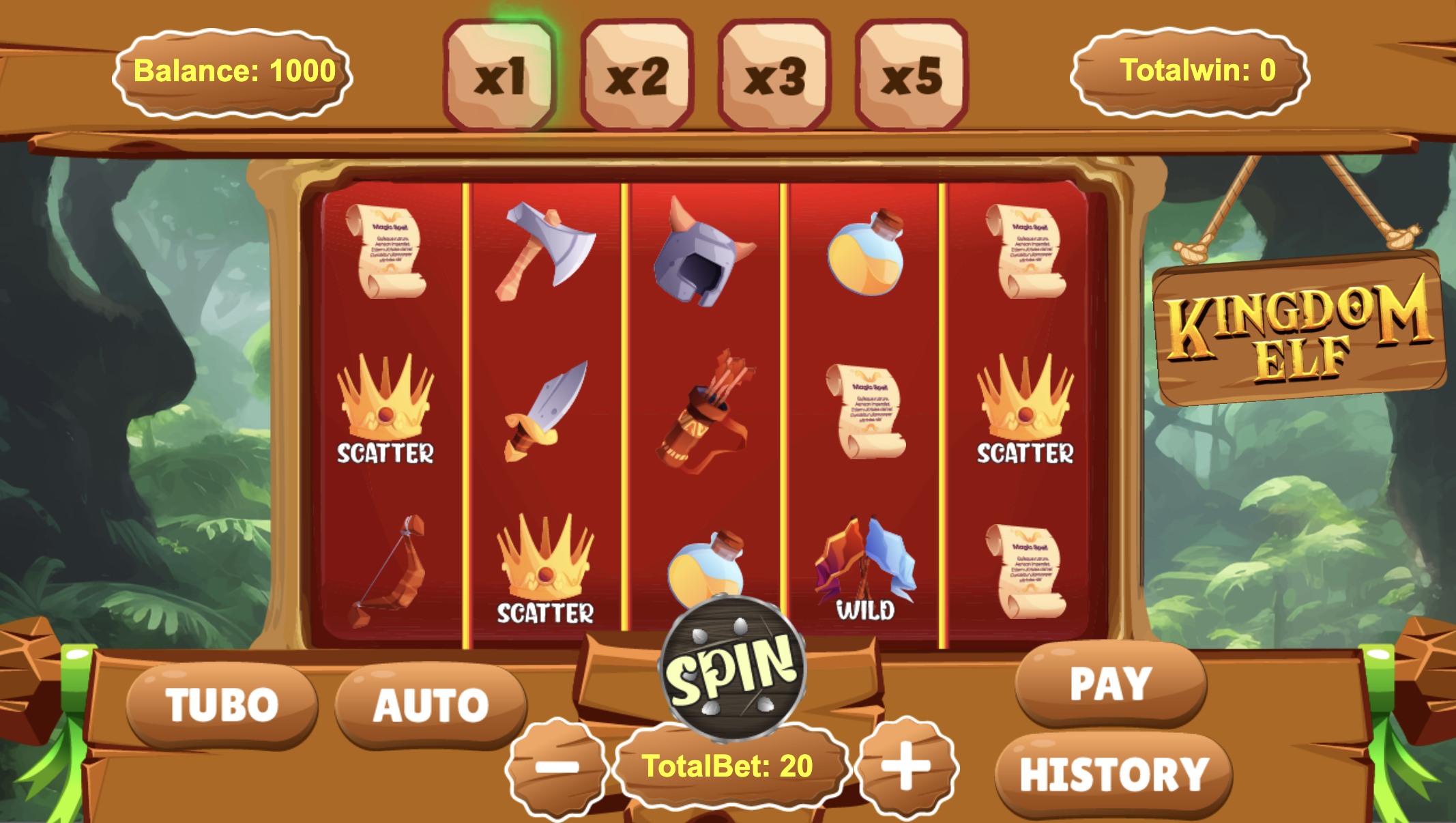
Task: Open the PAY table
Action: click(1111, 683)
